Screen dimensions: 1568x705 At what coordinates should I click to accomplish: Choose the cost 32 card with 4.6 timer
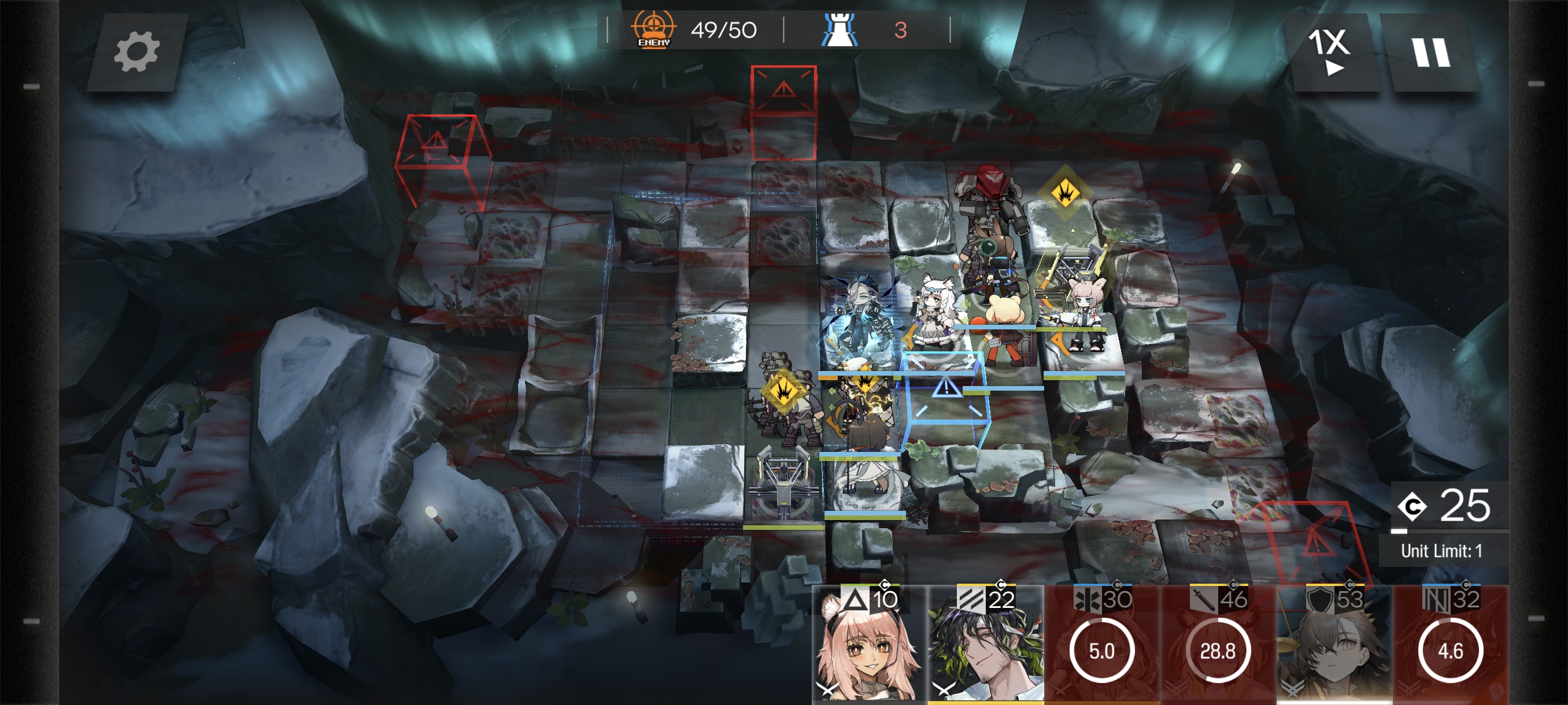click(1450, 646)
